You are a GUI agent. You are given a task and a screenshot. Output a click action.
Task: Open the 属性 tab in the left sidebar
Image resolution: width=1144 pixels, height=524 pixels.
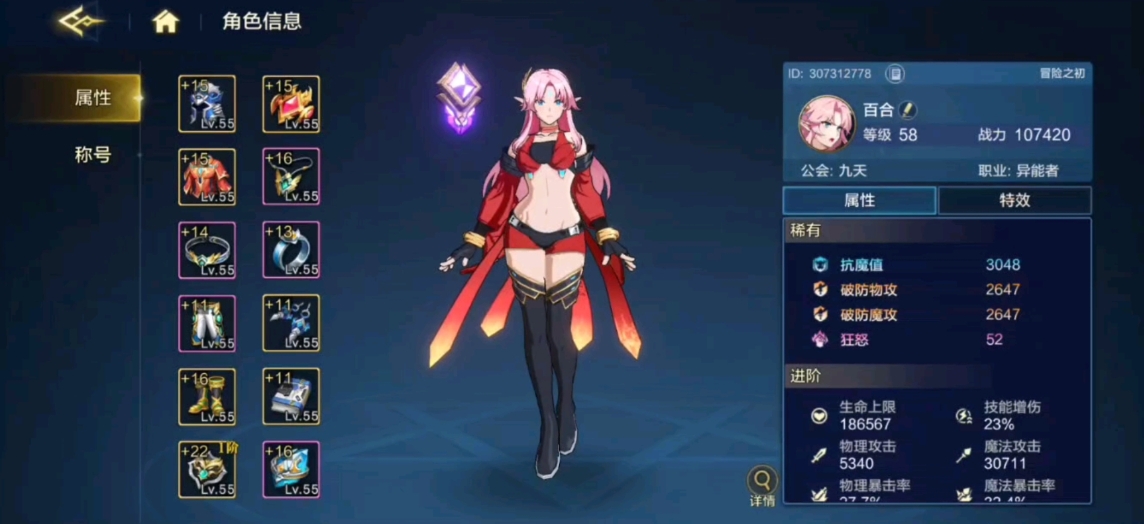92,98
